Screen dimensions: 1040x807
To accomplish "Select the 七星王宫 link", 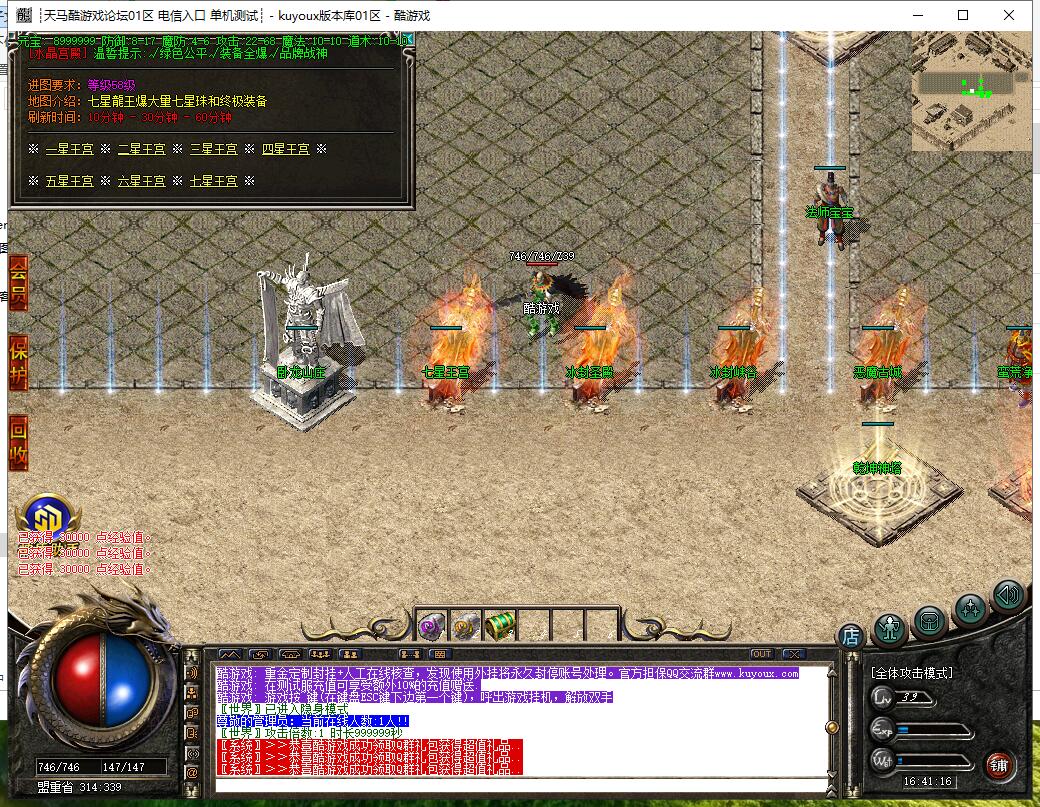I will (x=214, y=181).
